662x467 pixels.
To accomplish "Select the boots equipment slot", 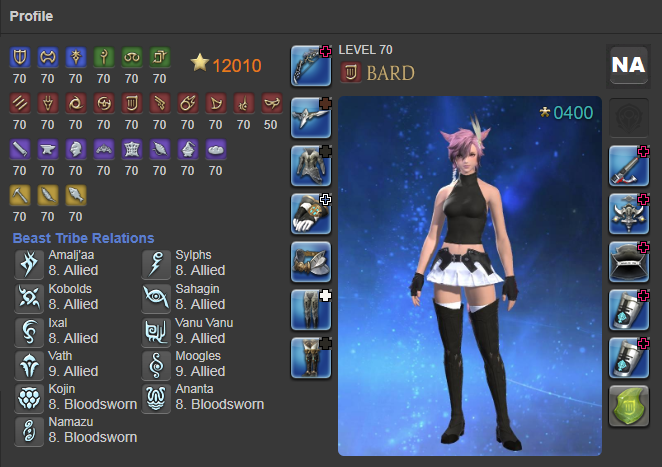I will coord(311,358).
